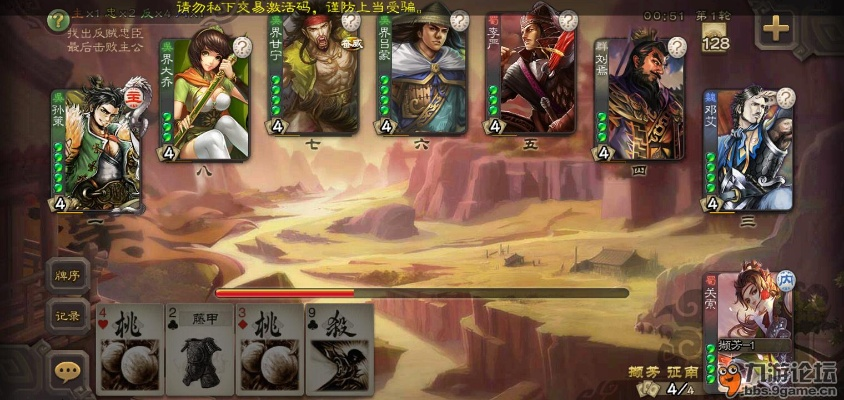Screen dimensions: 844x400
Task: Target player 刘焉's hero card
Action: [x=639, y=98]
